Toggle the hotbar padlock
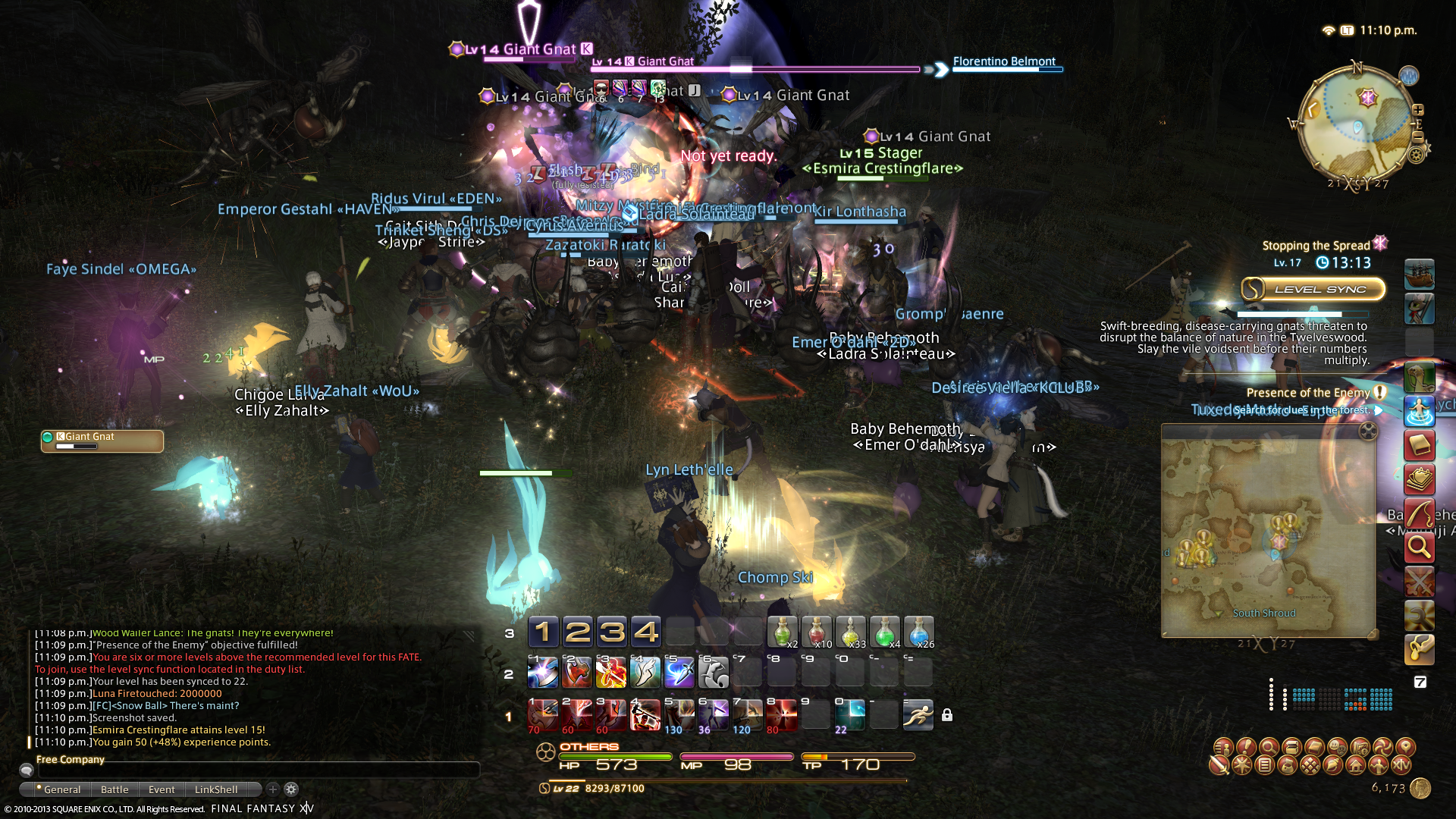The width and height of the screenshot is (1456, 819). (947, 715)
